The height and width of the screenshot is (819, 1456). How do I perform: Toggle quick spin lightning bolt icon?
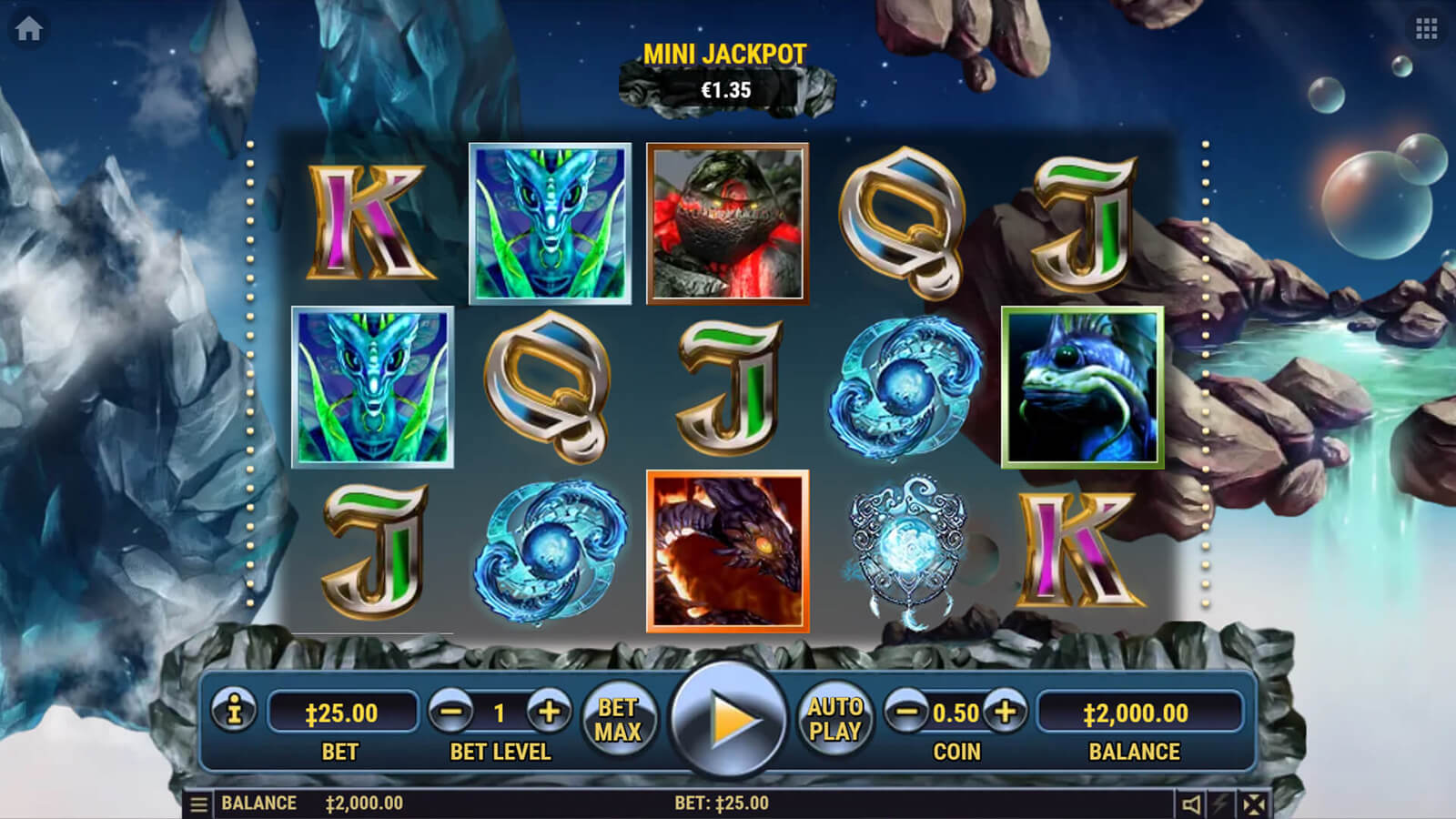[x=1221, y=804]
